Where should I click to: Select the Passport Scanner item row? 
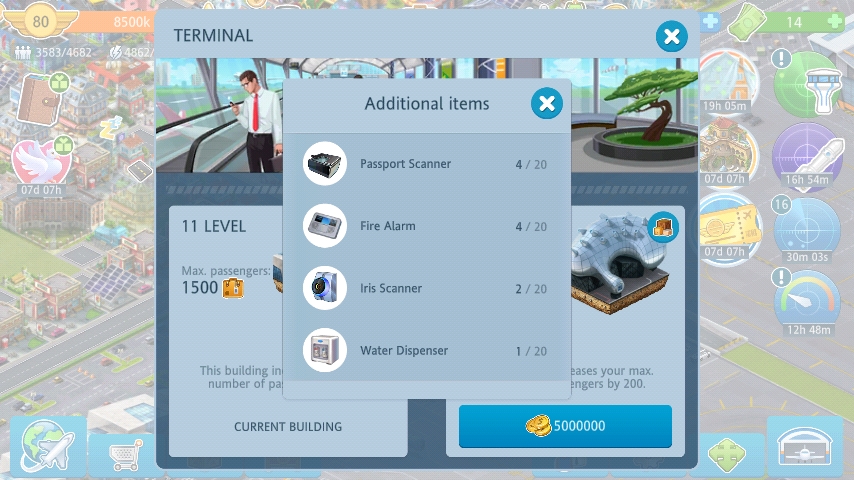[427, 164]
